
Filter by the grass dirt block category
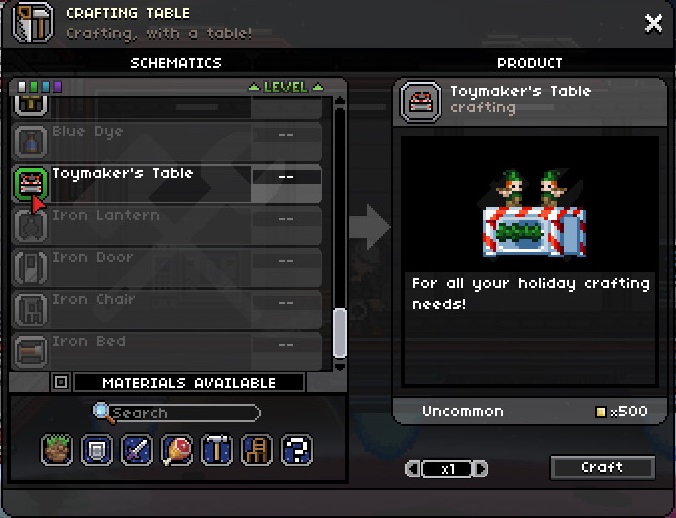click(57, 449)
